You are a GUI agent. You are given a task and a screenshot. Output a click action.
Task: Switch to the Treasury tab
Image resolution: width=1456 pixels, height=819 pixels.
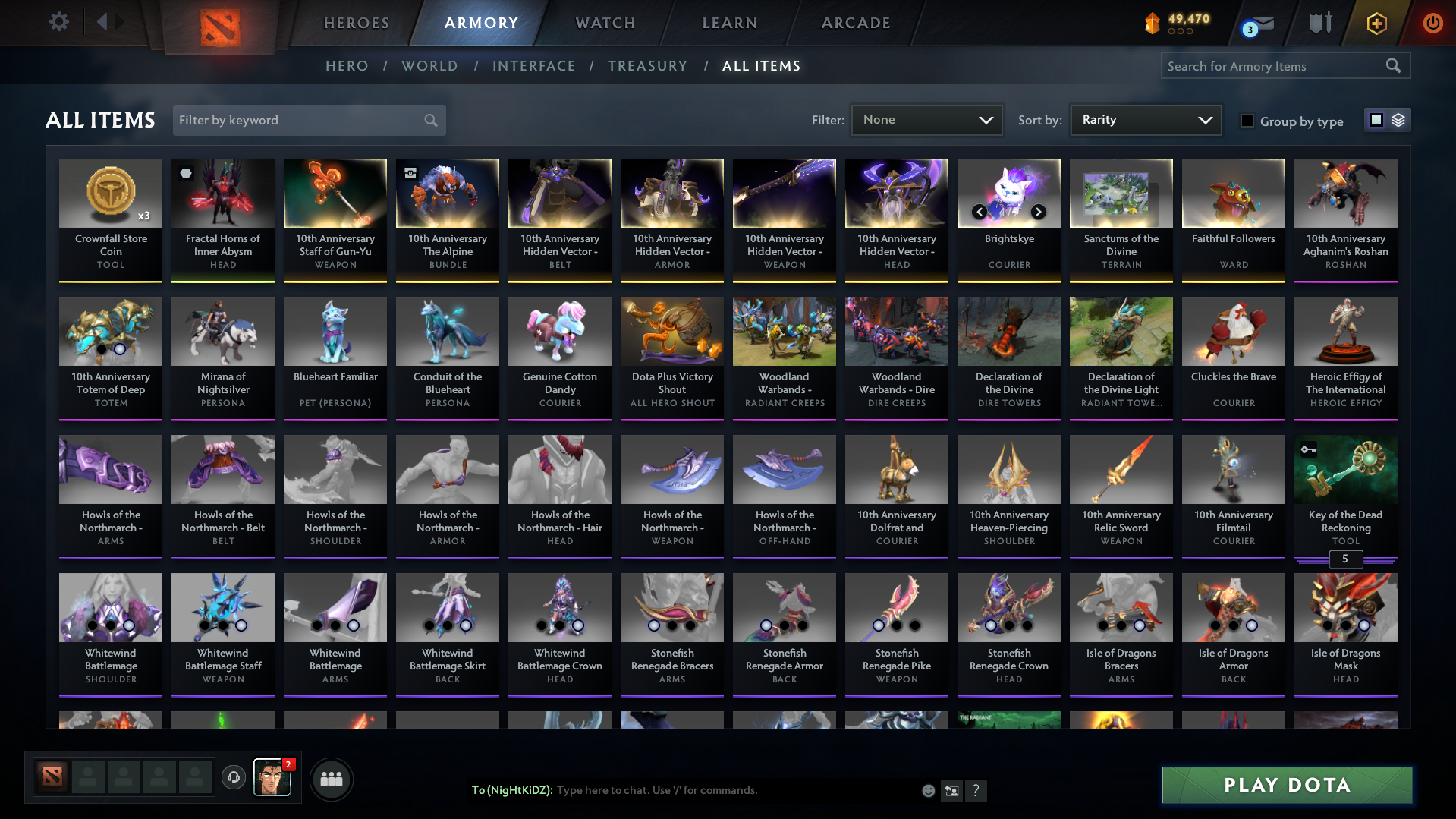point(647,66)
